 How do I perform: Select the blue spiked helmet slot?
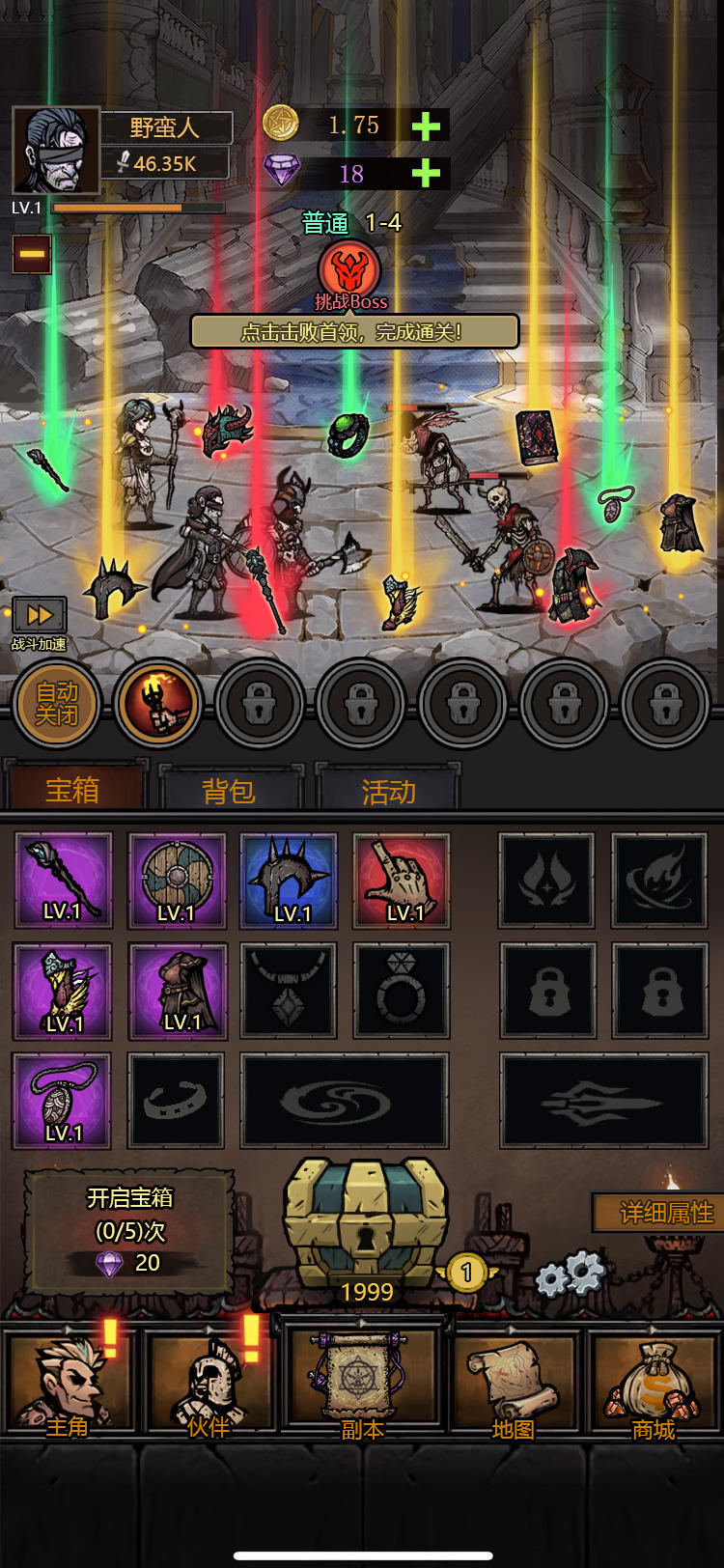point(289,880)
